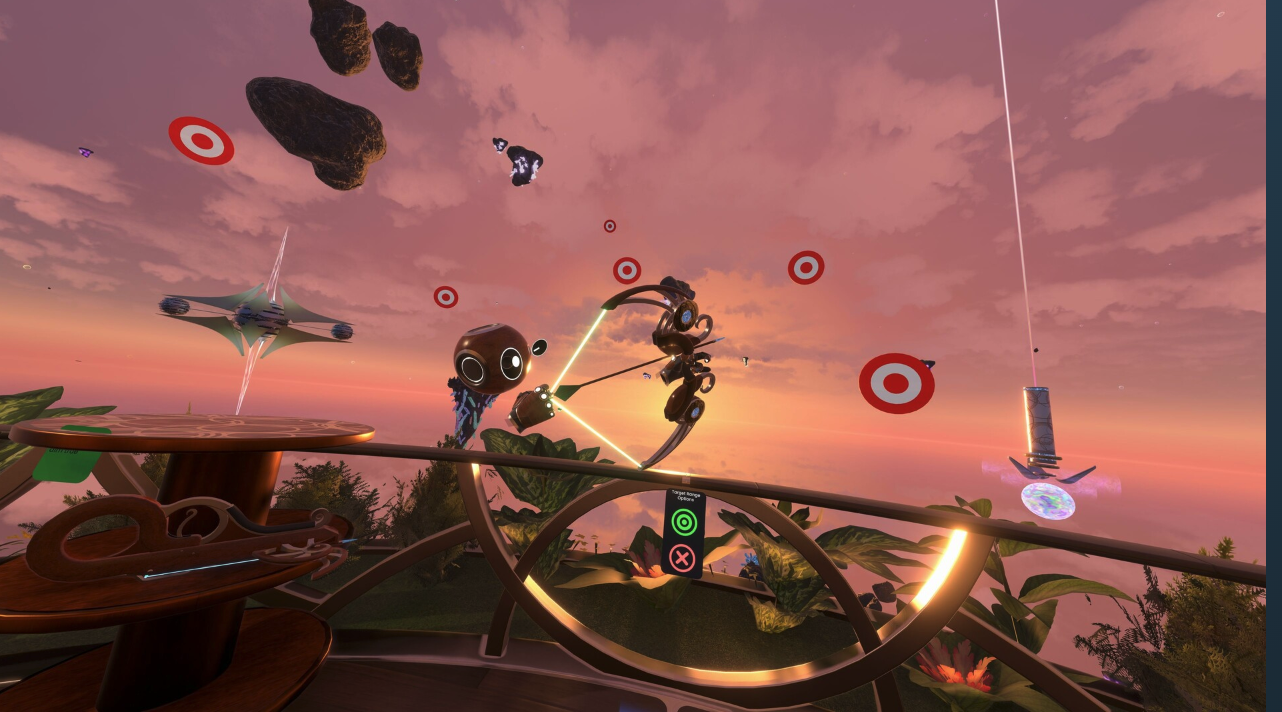The image size is (1282, 712).
Task: Click the red X button on Target Range Options
Action: [x=682, y=557]
